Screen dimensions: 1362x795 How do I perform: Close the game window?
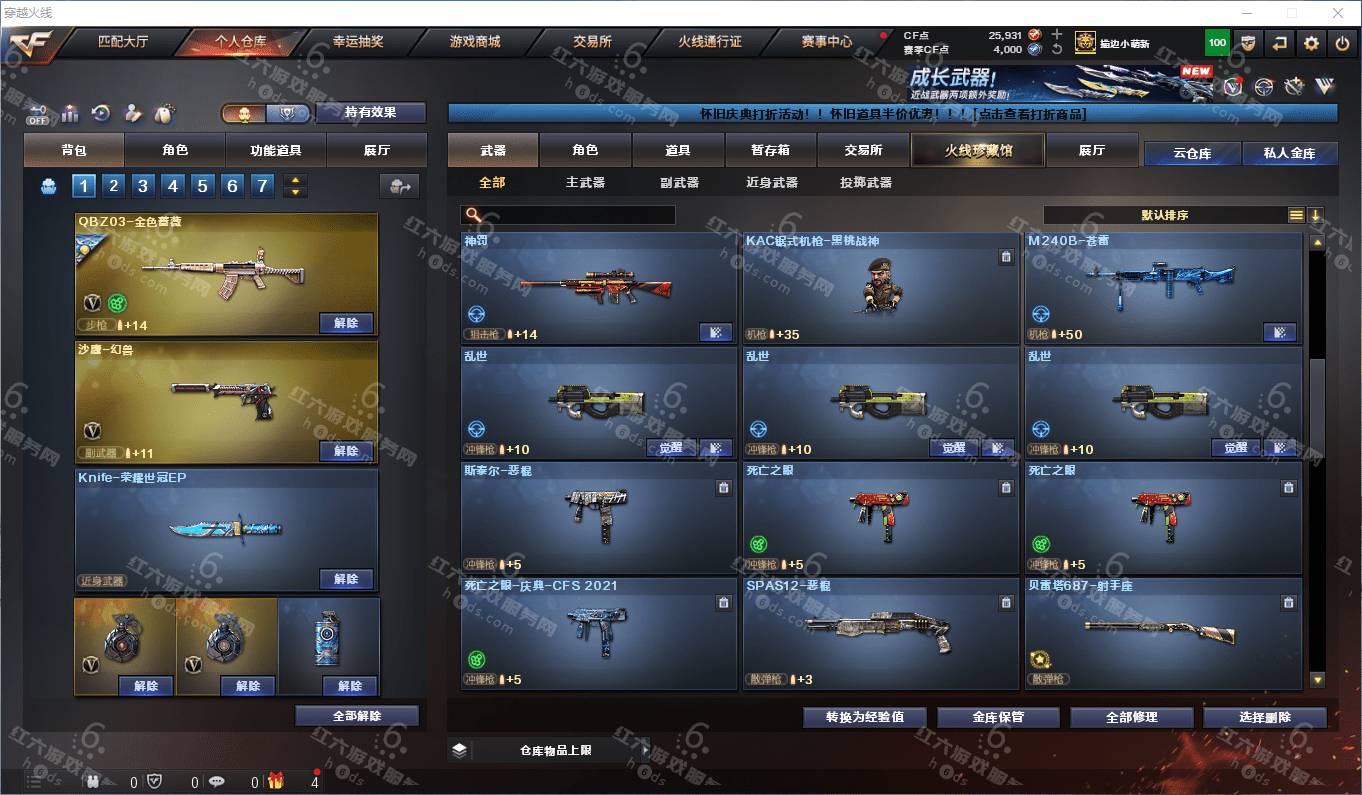1338,13
